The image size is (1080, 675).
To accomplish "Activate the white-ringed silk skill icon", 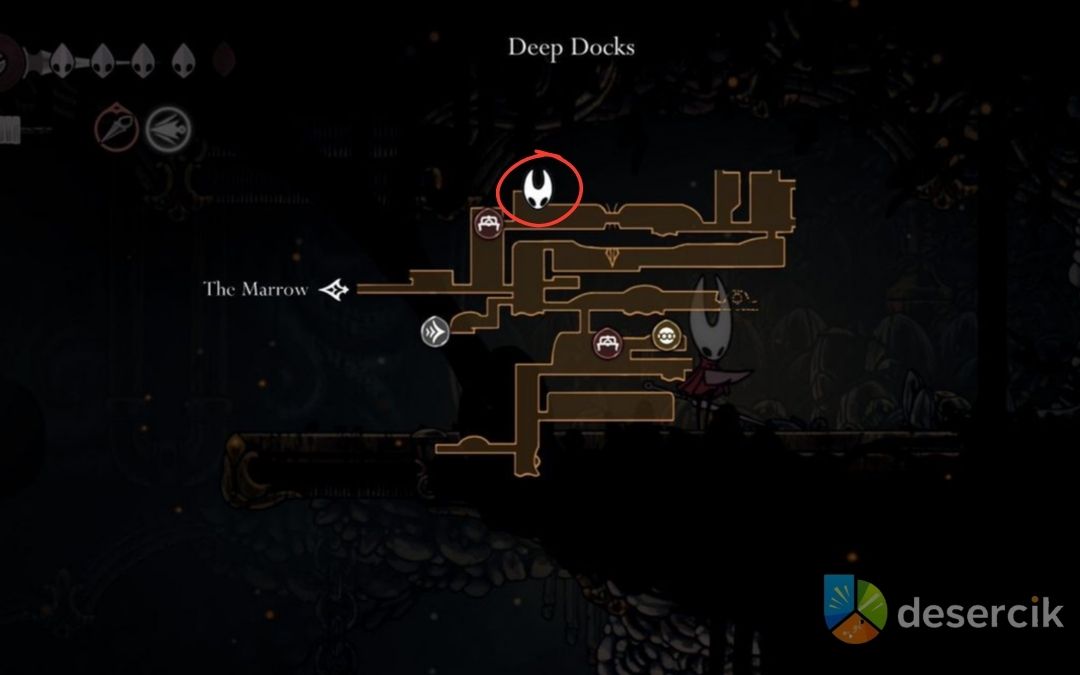I will [x=165, y=129].
